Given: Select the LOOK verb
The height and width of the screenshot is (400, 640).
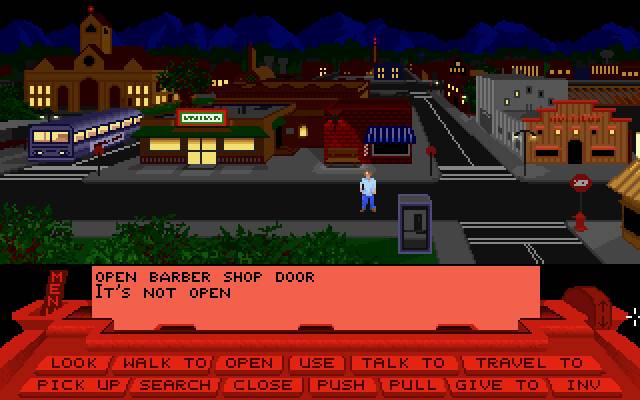Looking at the screenshot, I should (x=74, y=363).
